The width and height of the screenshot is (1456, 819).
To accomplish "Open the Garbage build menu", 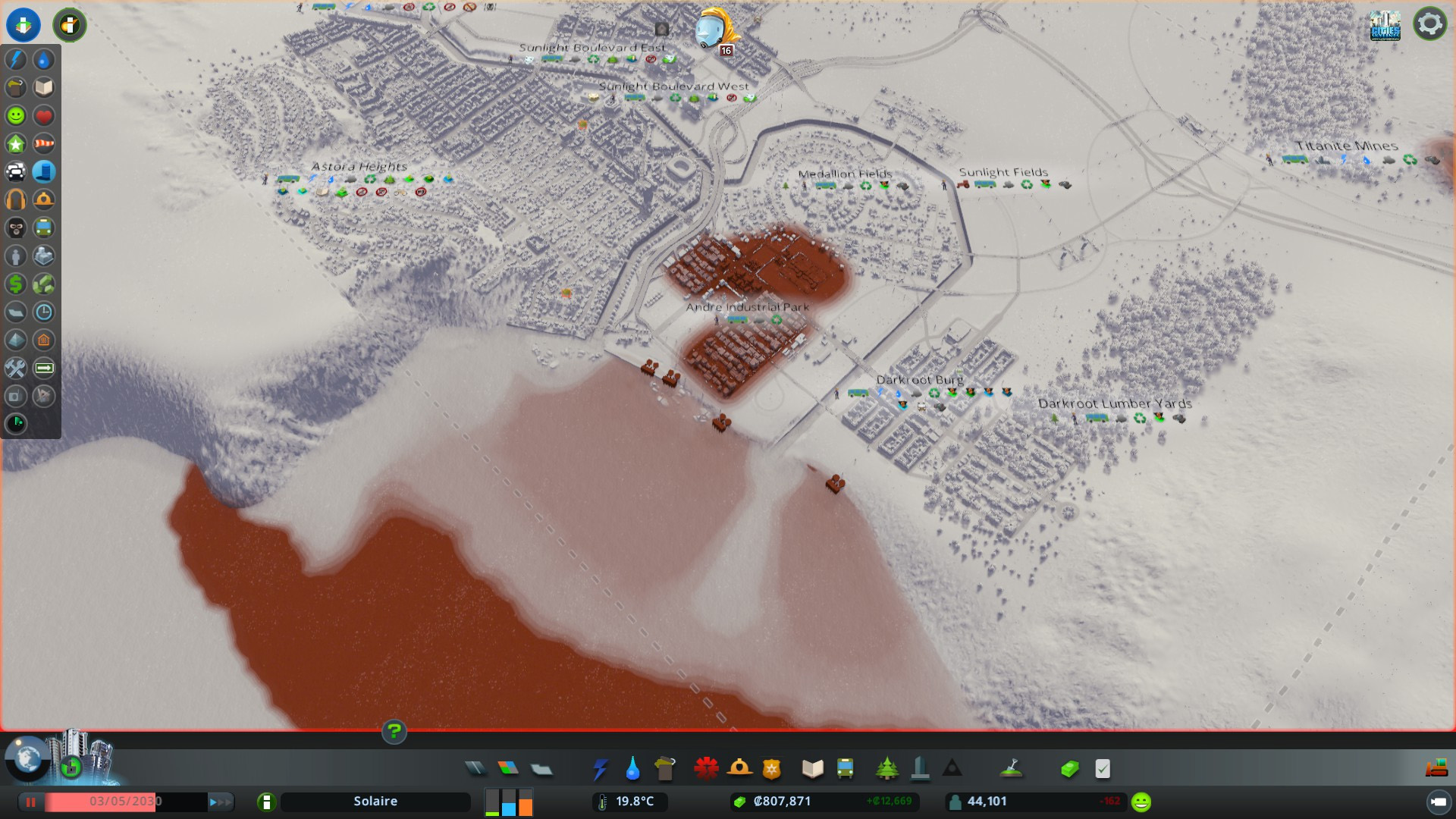I will [665, 769].
